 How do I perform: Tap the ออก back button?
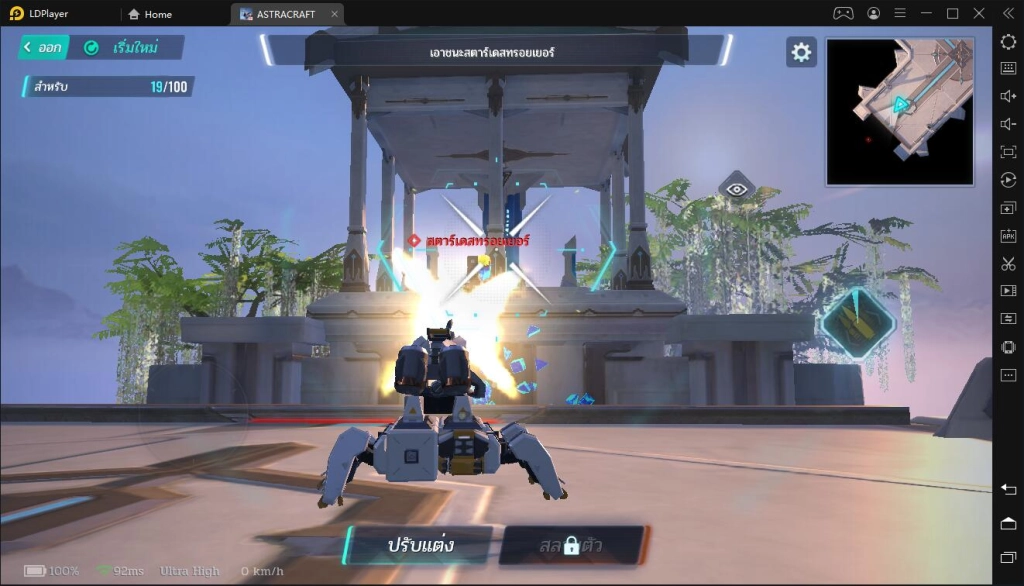click(x=42, y=47)
